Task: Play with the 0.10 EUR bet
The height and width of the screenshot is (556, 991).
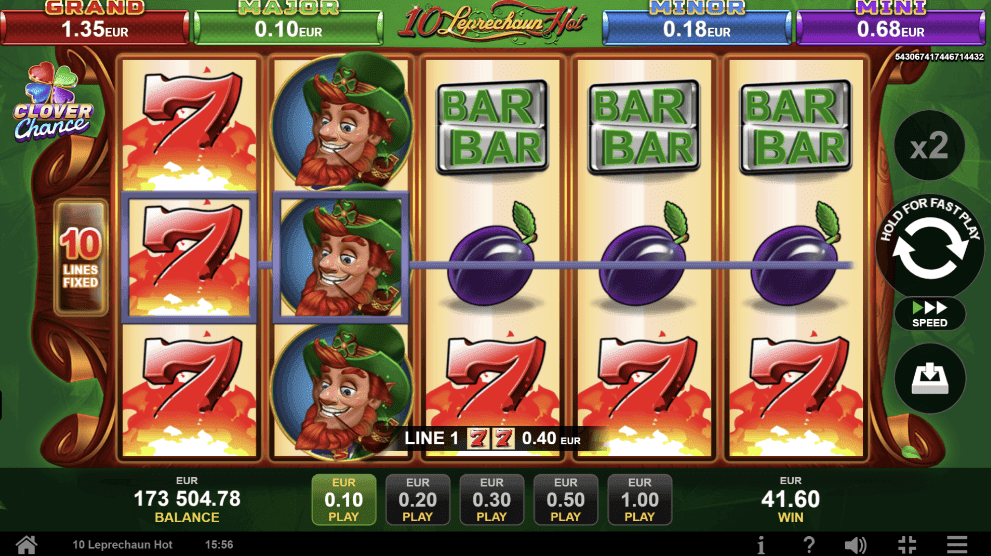Action: [x=344, y=499]
